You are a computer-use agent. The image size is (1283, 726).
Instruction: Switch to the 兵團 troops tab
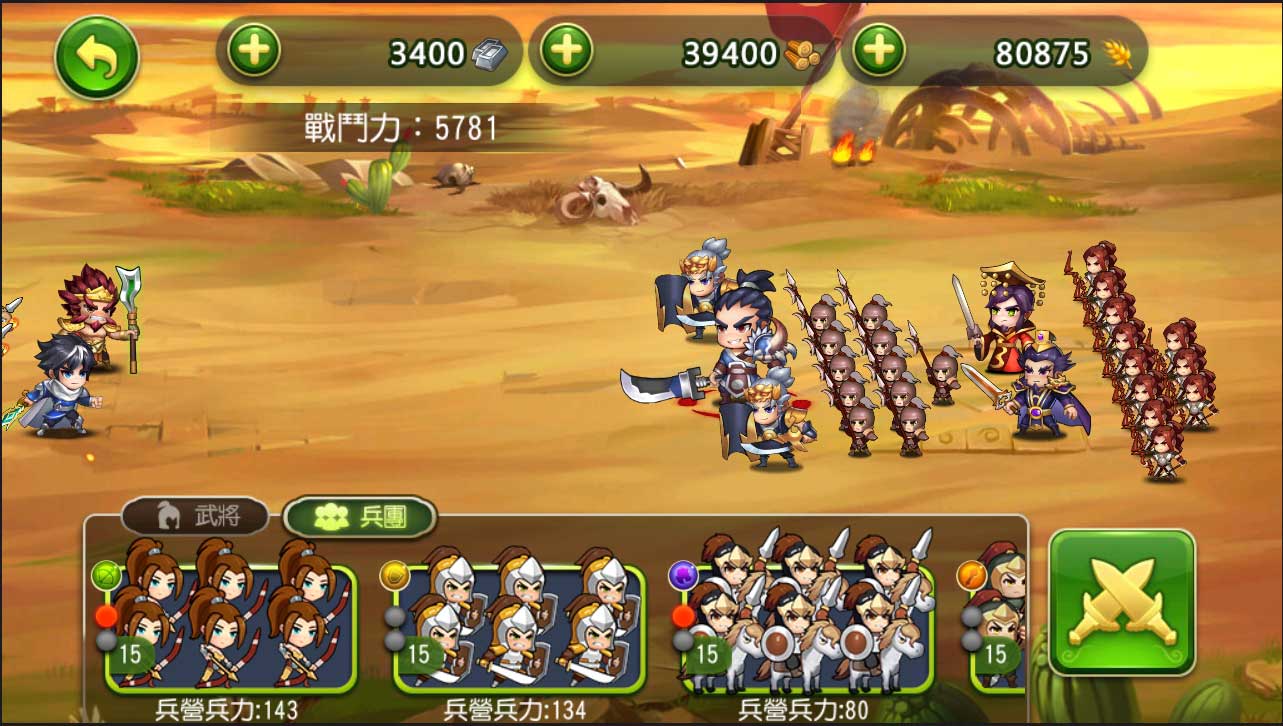coord(360,516)
